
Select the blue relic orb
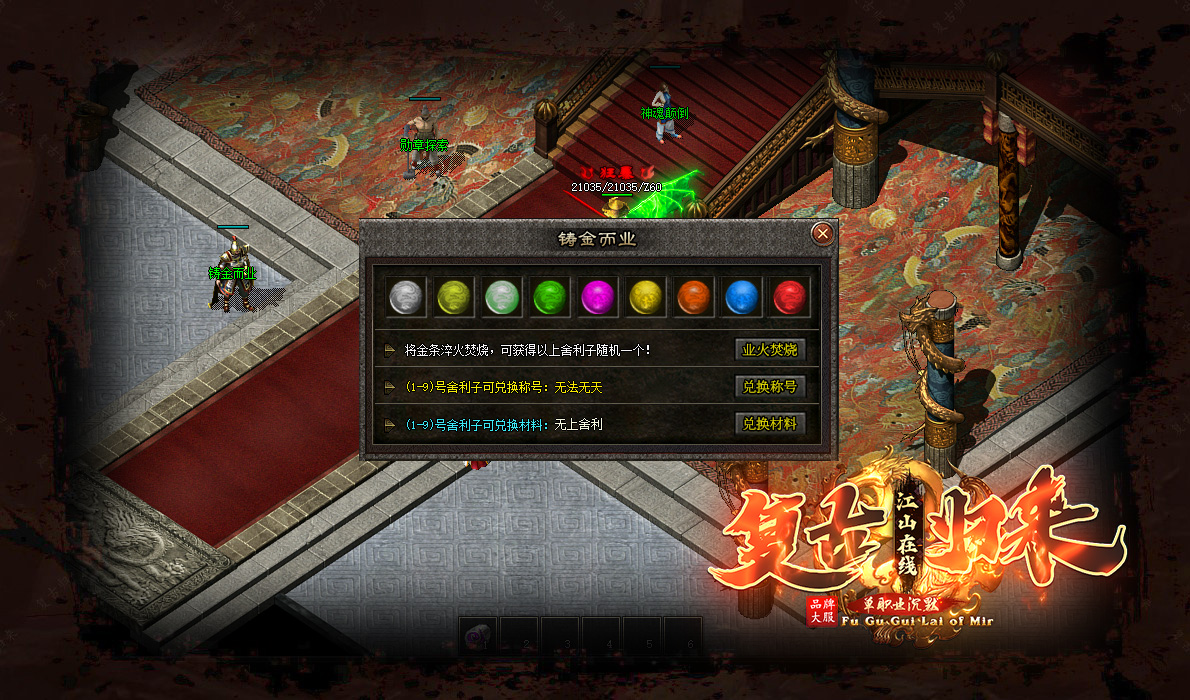tap(741, 297)
